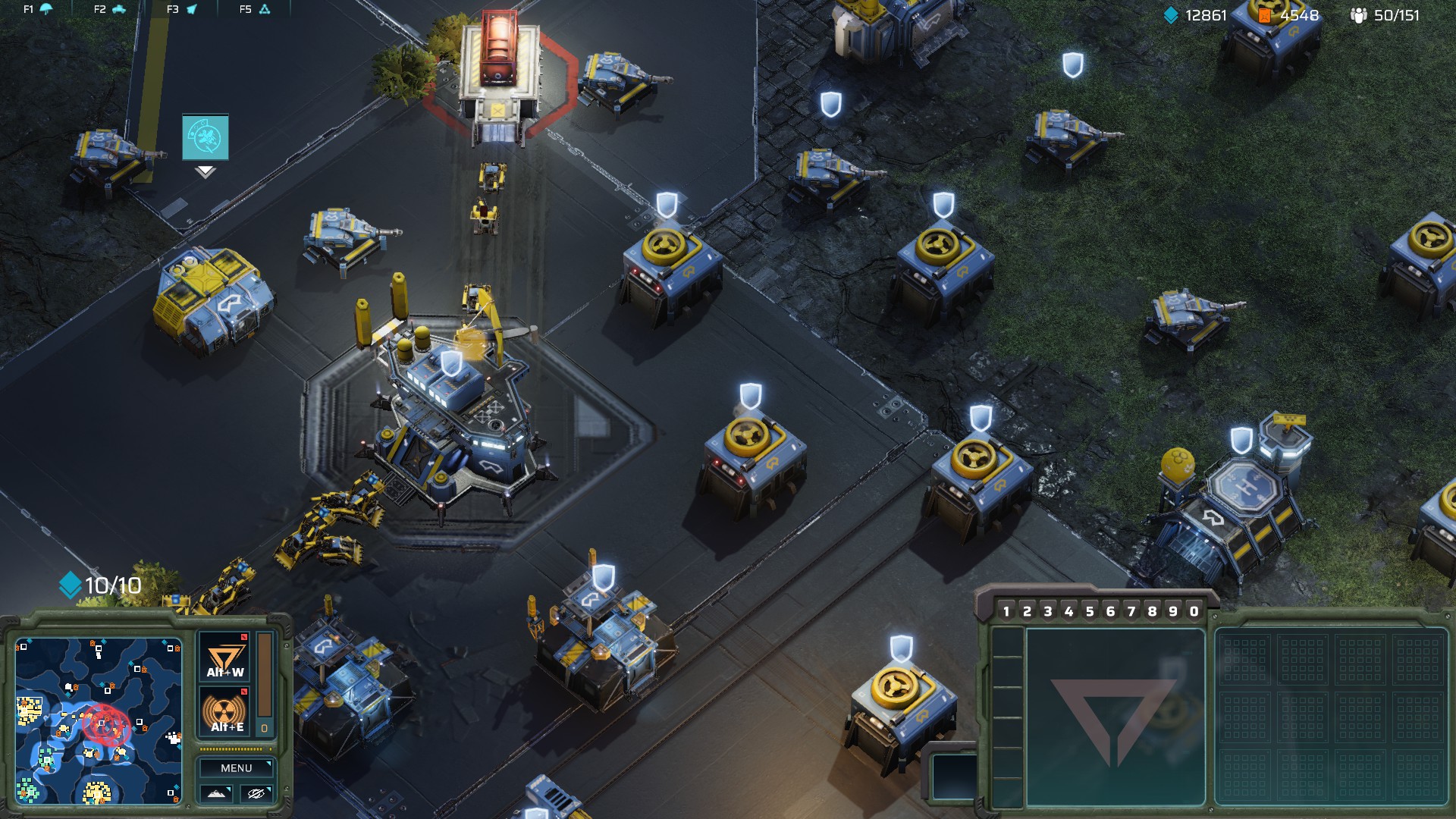This screenshot has height=819, width=1456.
Task: Pick control group 8
Action: [1152, 611]
